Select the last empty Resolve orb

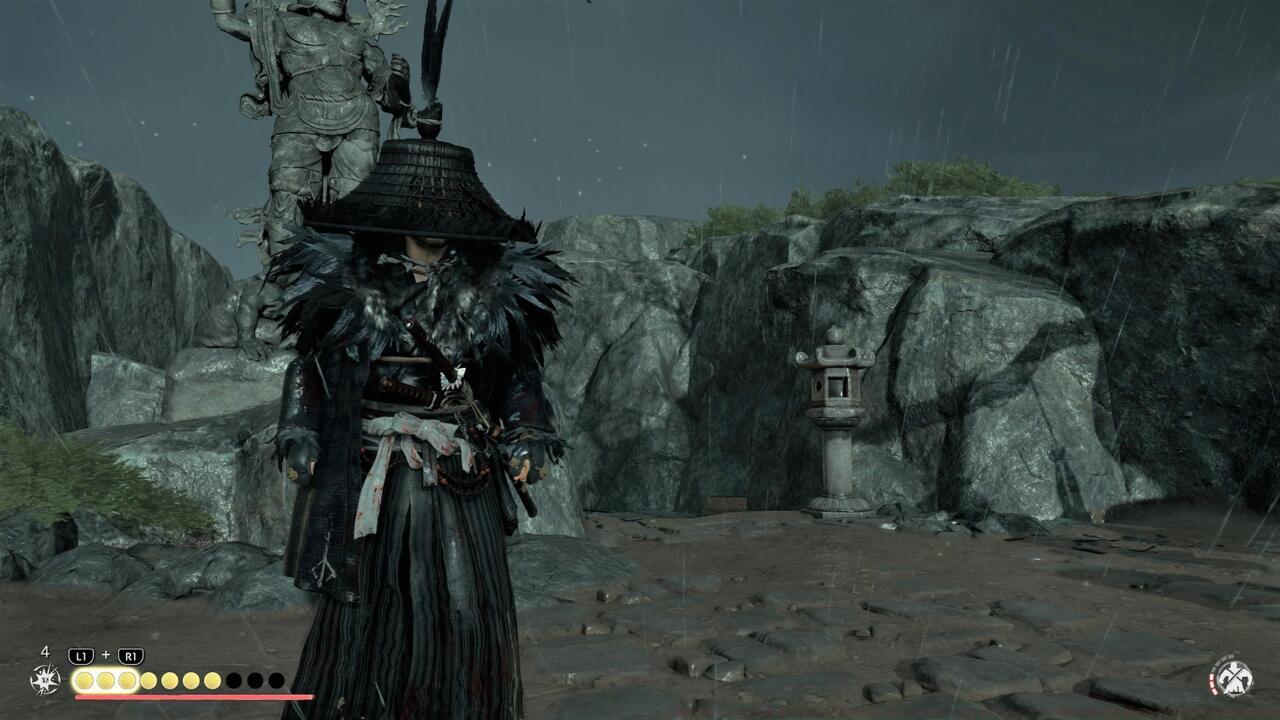tap(274, 679)
